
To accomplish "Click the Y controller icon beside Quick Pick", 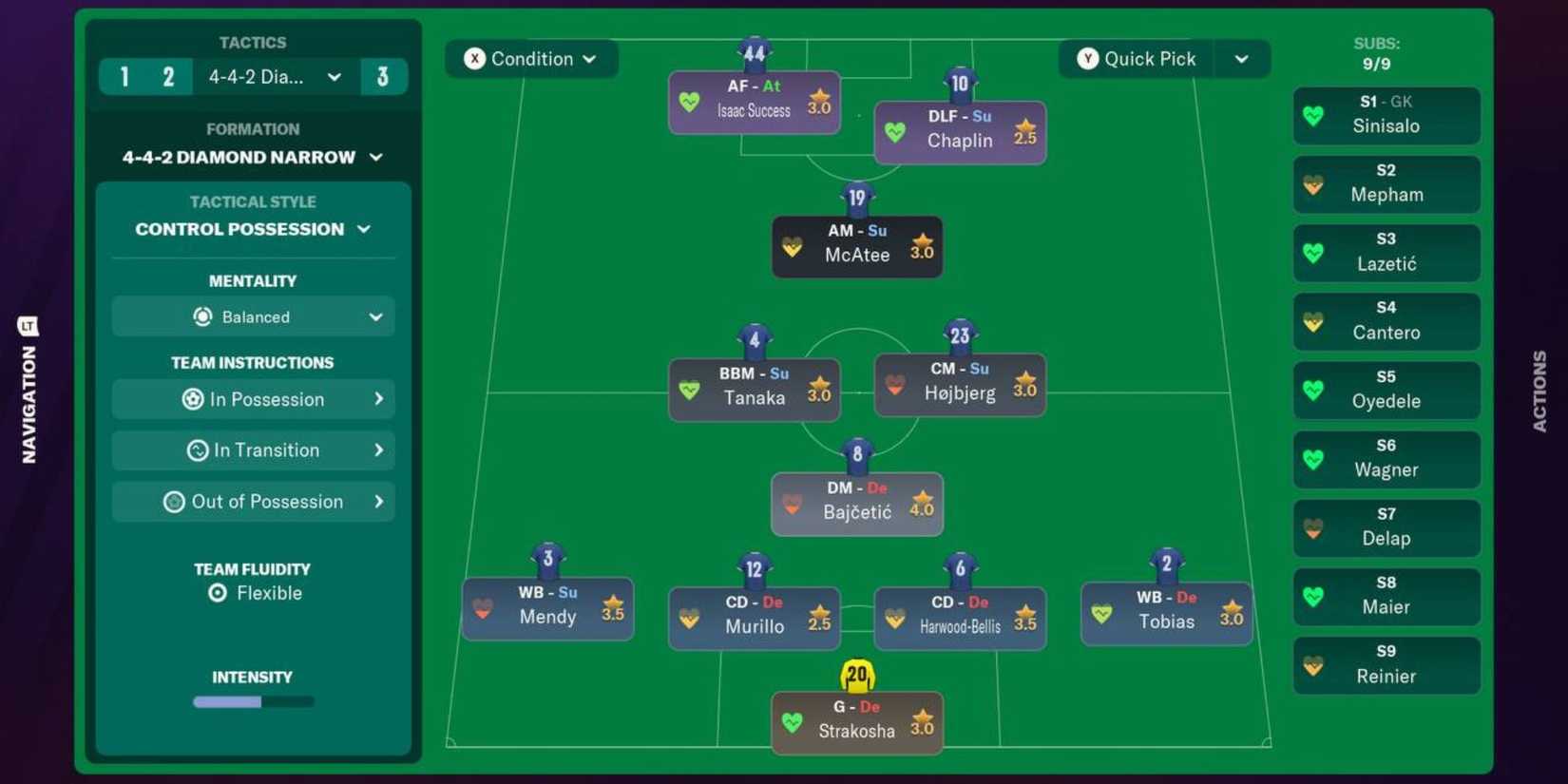I will coord(1086,58).
